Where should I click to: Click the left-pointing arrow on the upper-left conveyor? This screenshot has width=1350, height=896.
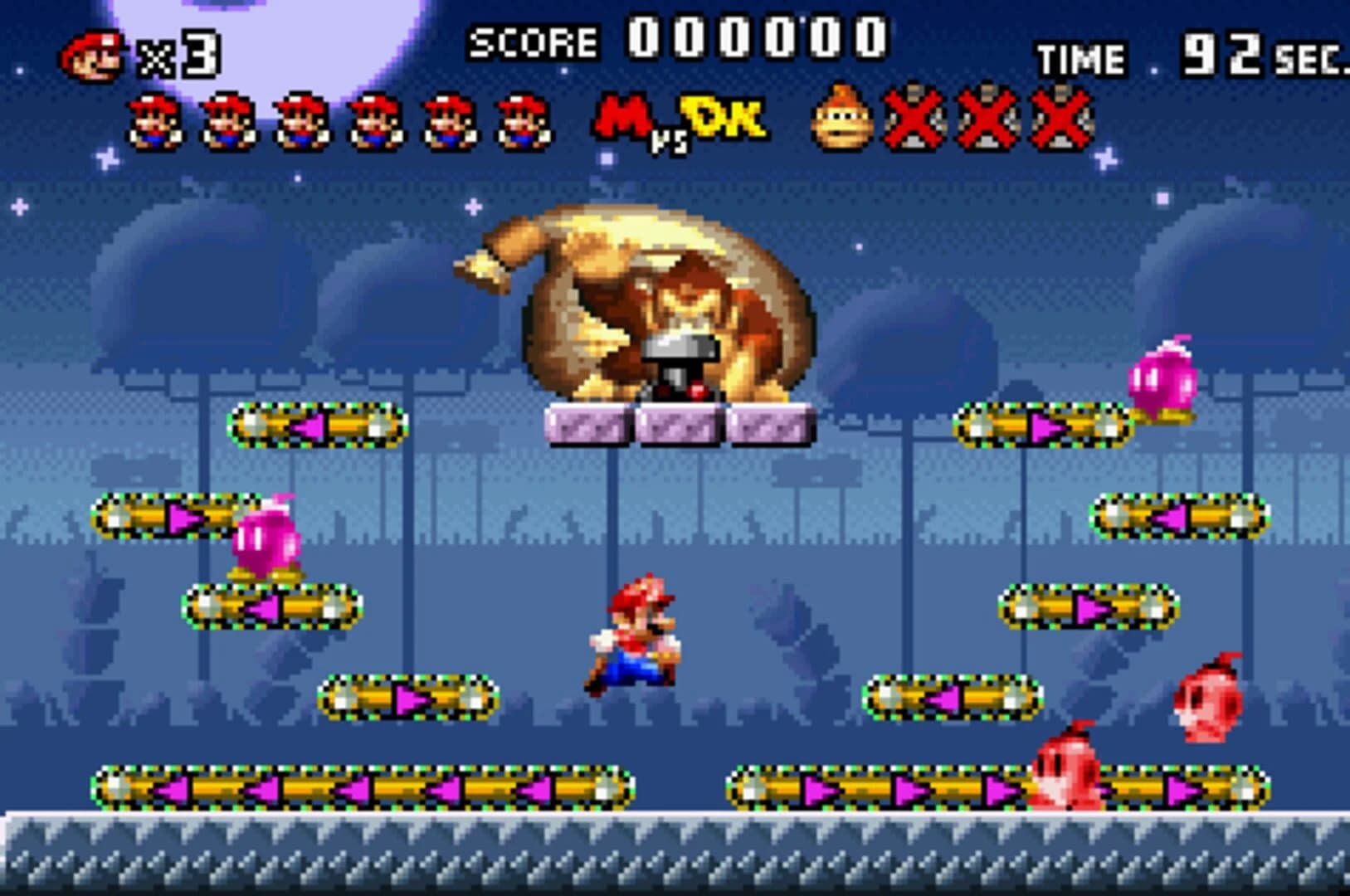[x=309, y=426]
